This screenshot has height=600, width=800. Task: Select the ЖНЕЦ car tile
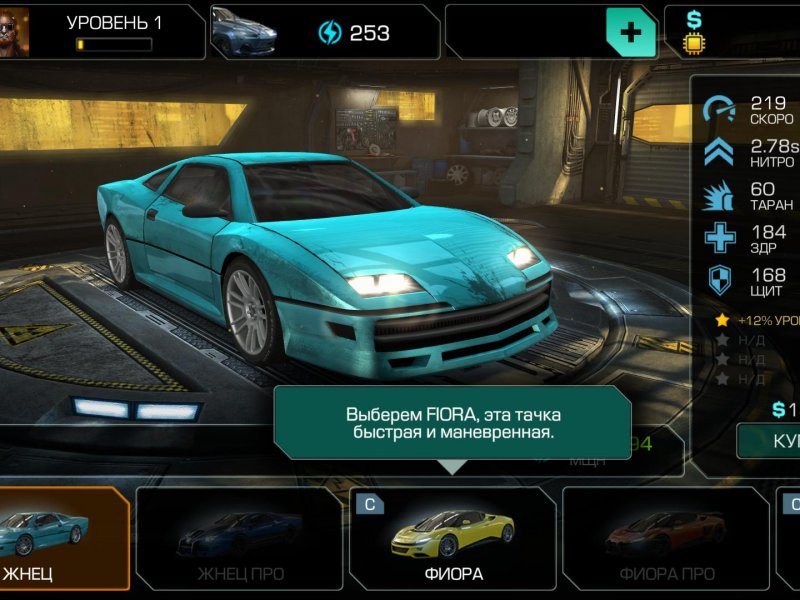coord(62,539)
